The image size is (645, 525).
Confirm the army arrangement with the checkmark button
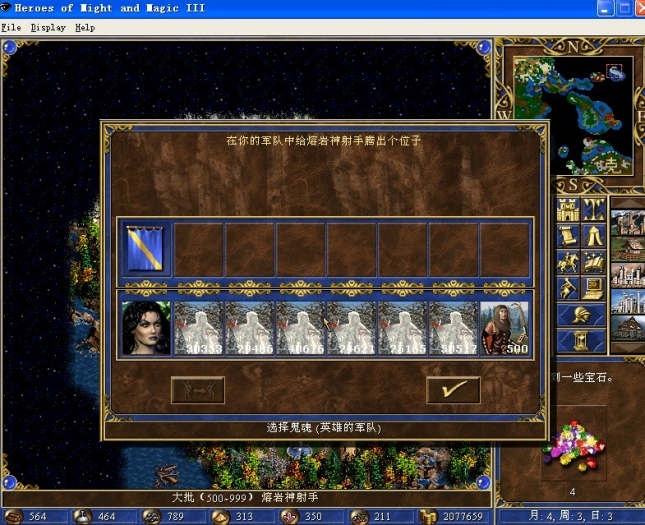(453, 389)
